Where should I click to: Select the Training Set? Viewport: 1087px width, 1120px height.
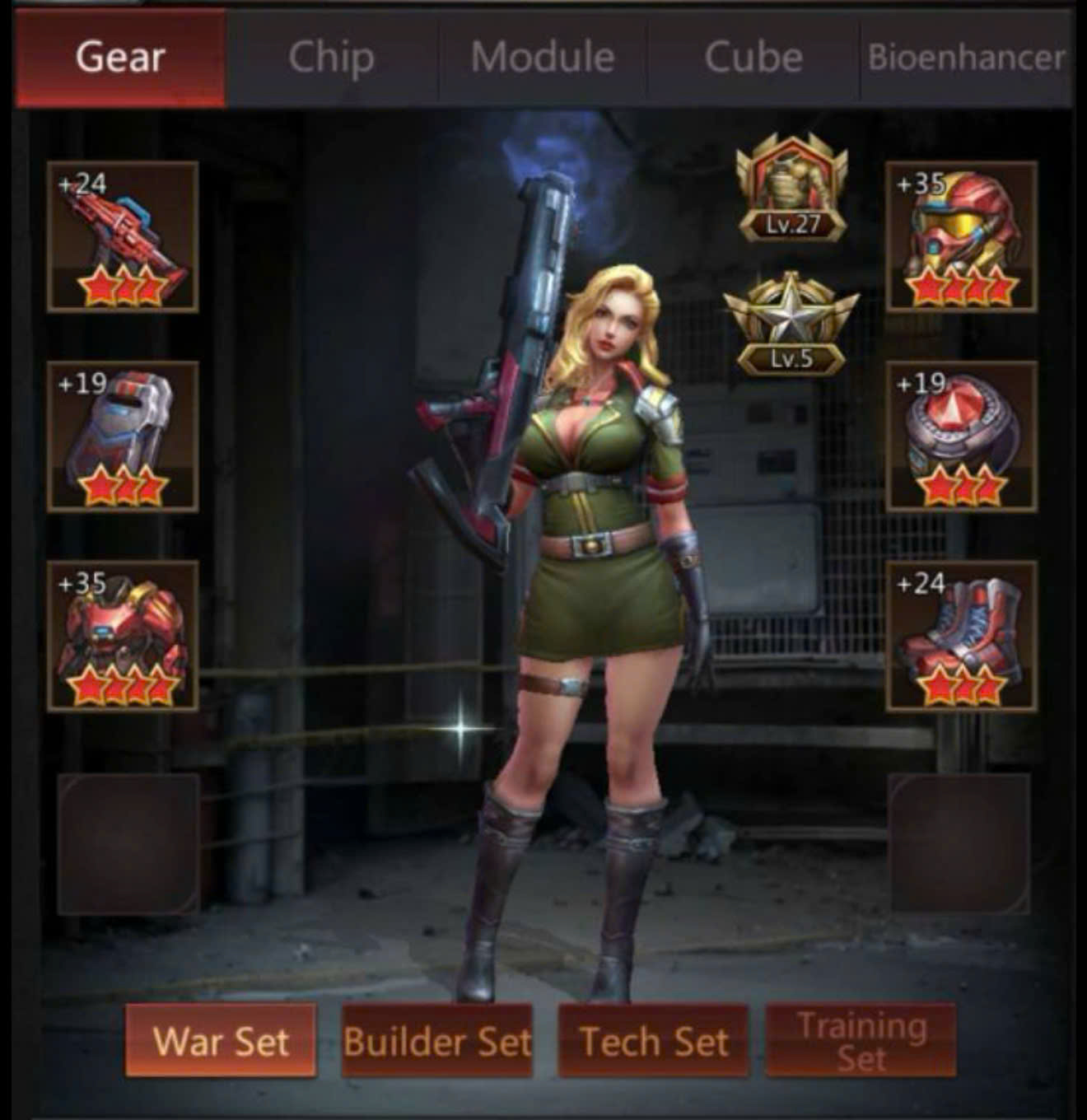(x=861, y=1041)
